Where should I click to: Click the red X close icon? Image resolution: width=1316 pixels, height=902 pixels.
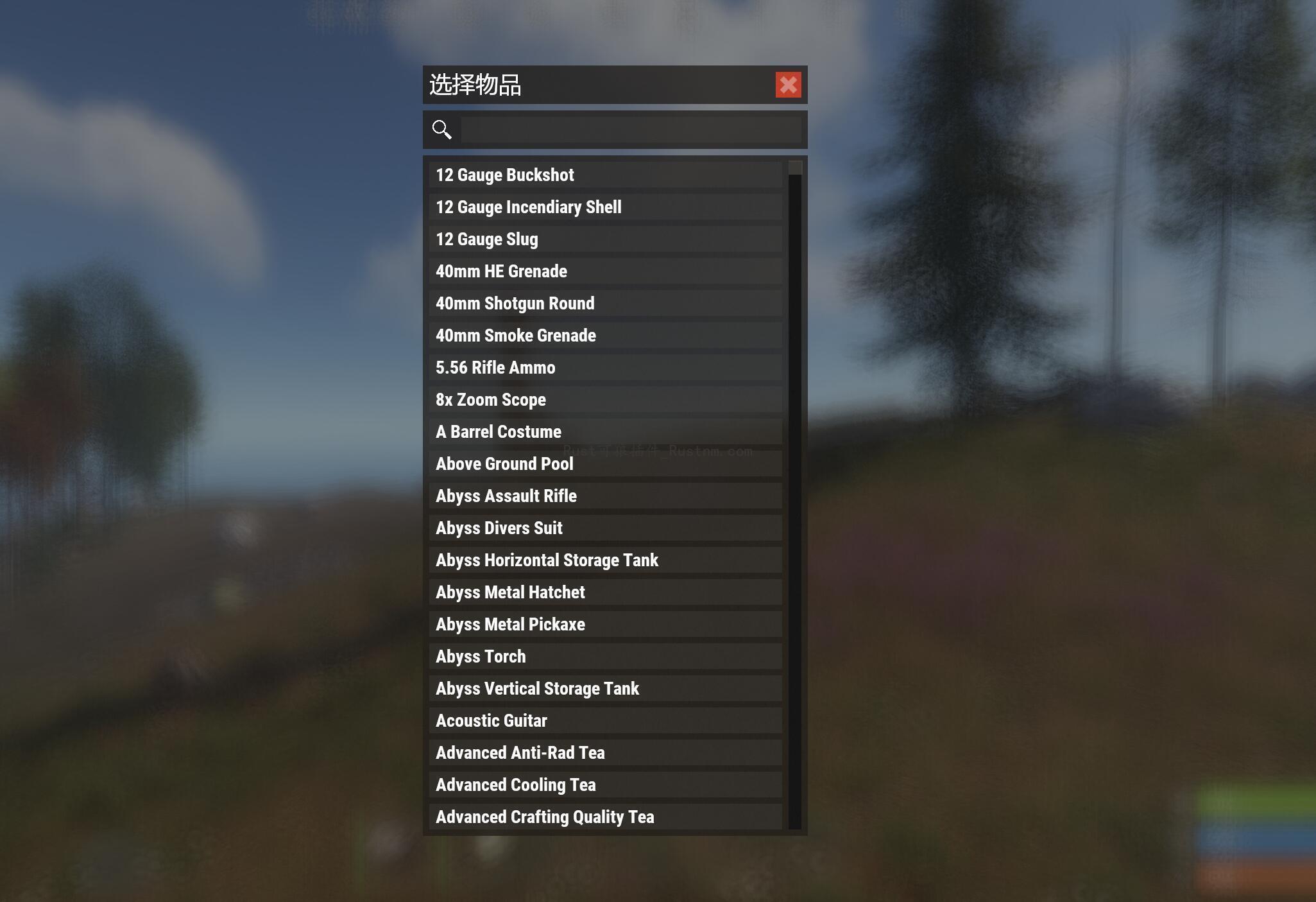point(789,85)
